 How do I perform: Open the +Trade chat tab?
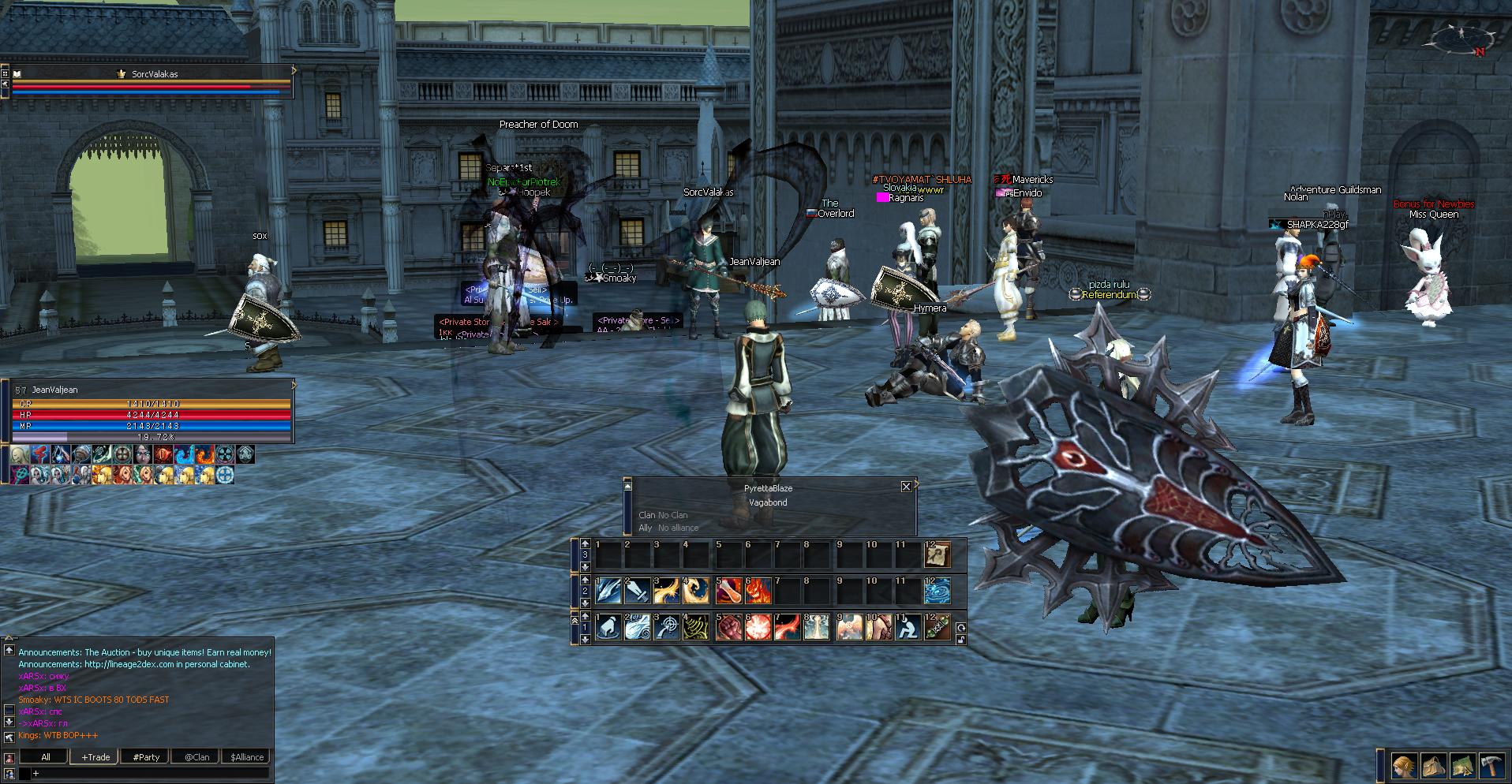point(95,757)
